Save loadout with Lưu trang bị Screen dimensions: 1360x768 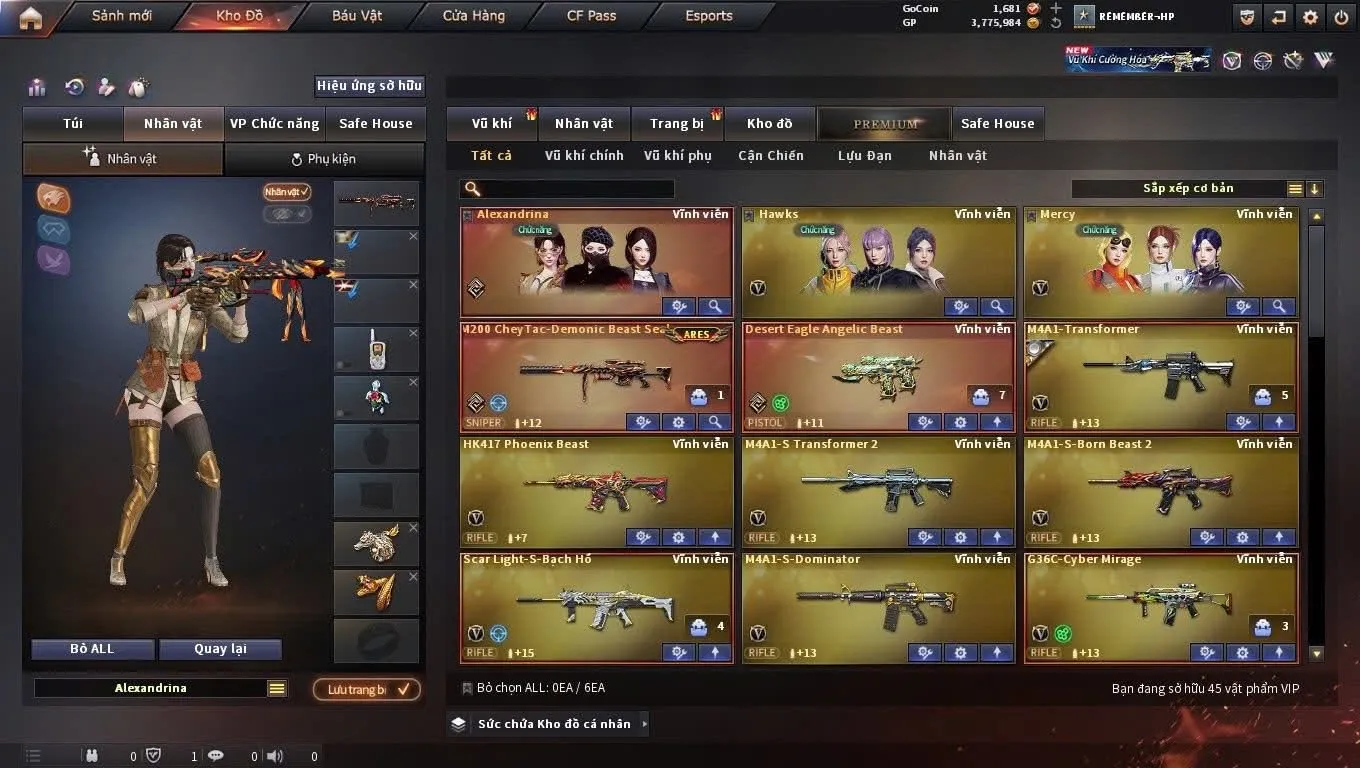(x=366, y=689)
